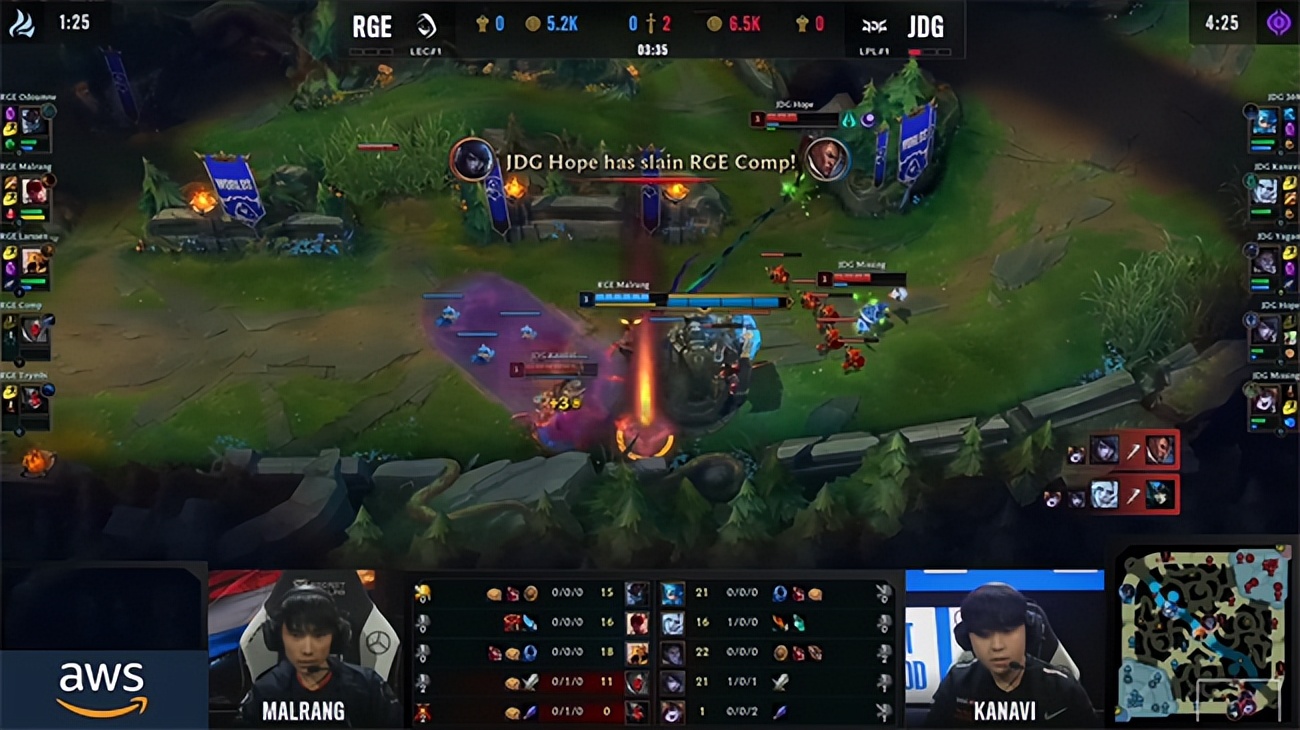Select JDG Kanavi's champion portrait
The width and height of the screenshot is (1300, 730).
pyautogui.click(x=1265, y=191)
